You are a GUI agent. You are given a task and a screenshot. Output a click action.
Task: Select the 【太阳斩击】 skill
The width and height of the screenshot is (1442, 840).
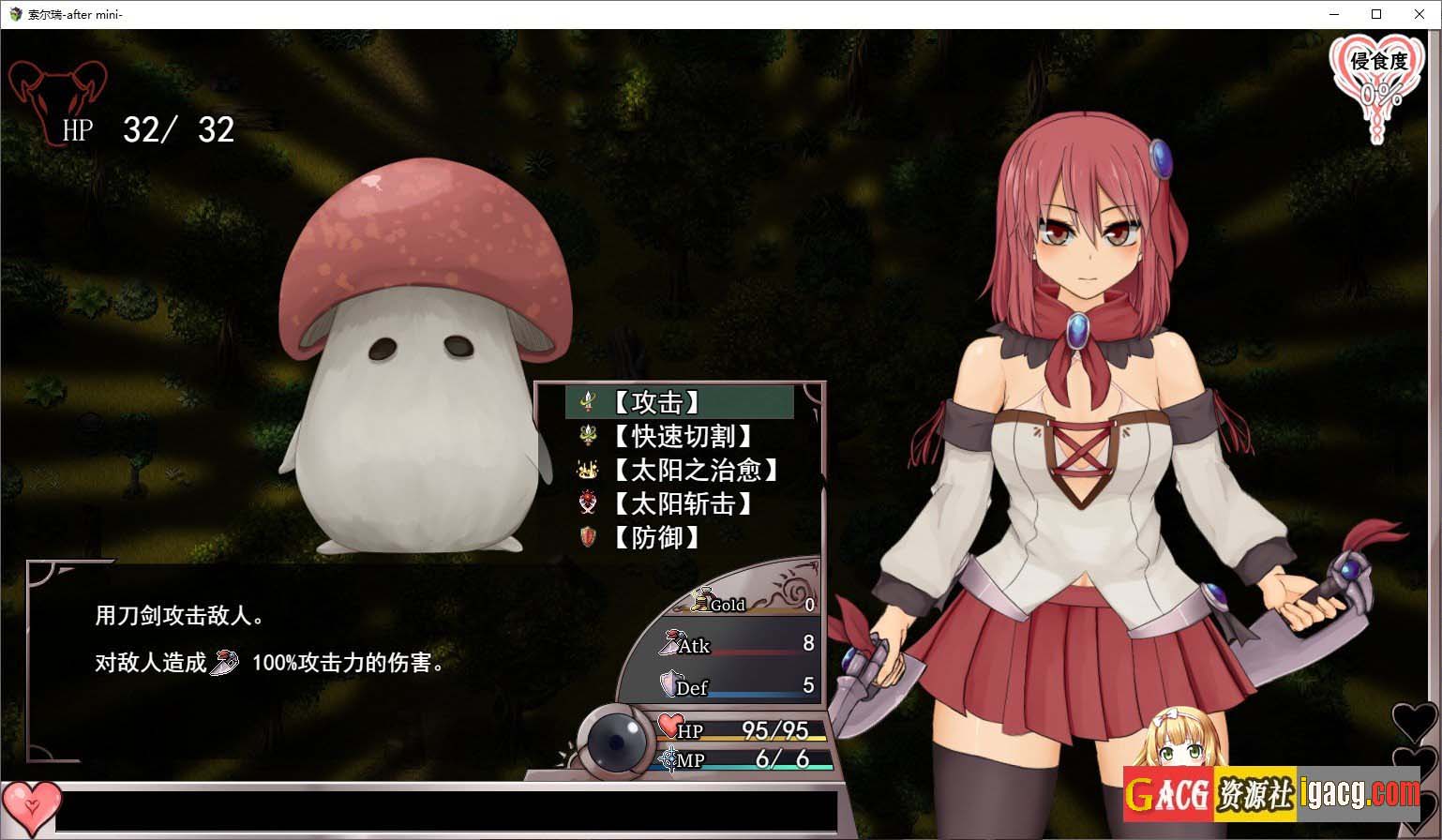[682, 503]
